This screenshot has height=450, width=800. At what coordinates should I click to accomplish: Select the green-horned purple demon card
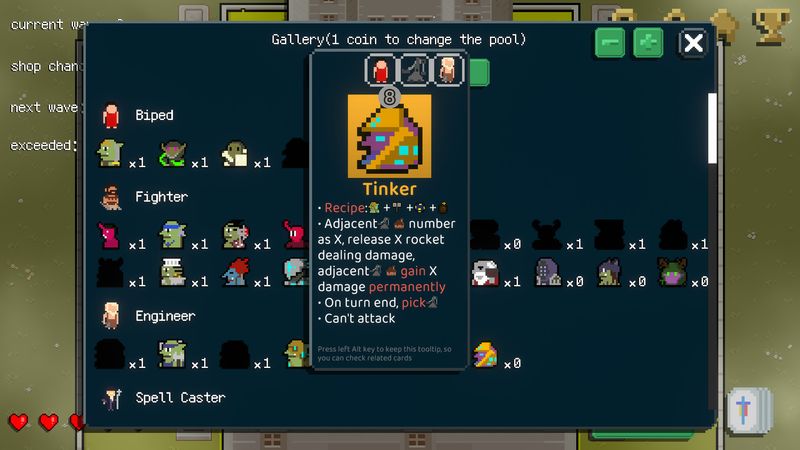pos(672,273)
